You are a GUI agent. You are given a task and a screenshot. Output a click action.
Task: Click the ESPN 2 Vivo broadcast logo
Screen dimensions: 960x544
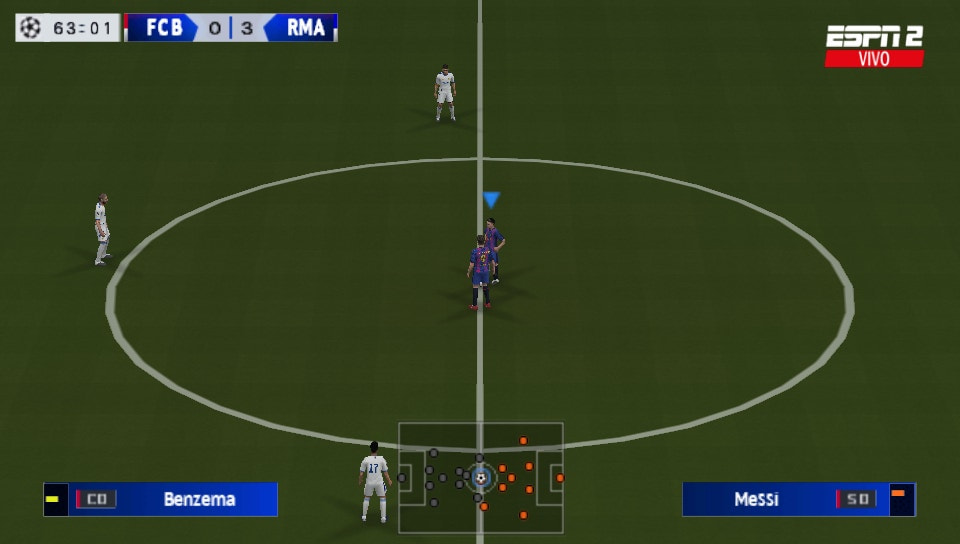click(x=874, y=46)
